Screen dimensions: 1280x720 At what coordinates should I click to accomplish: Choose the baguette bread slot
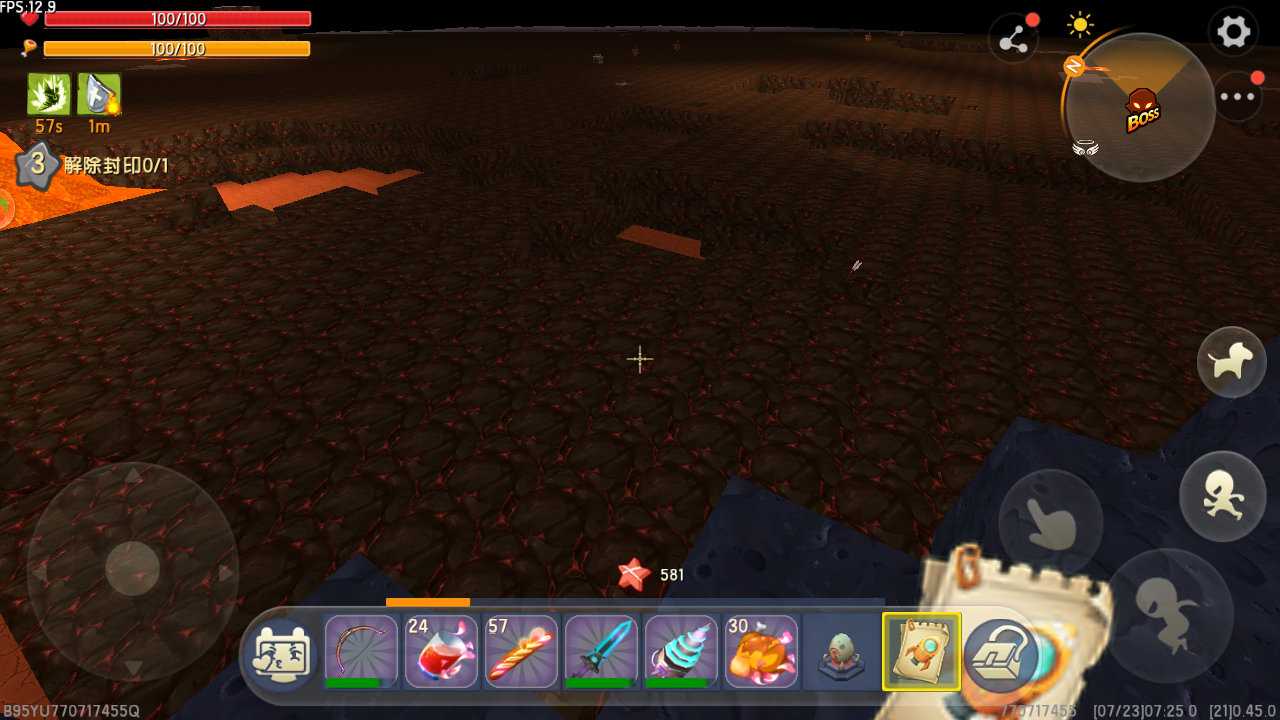521,651
